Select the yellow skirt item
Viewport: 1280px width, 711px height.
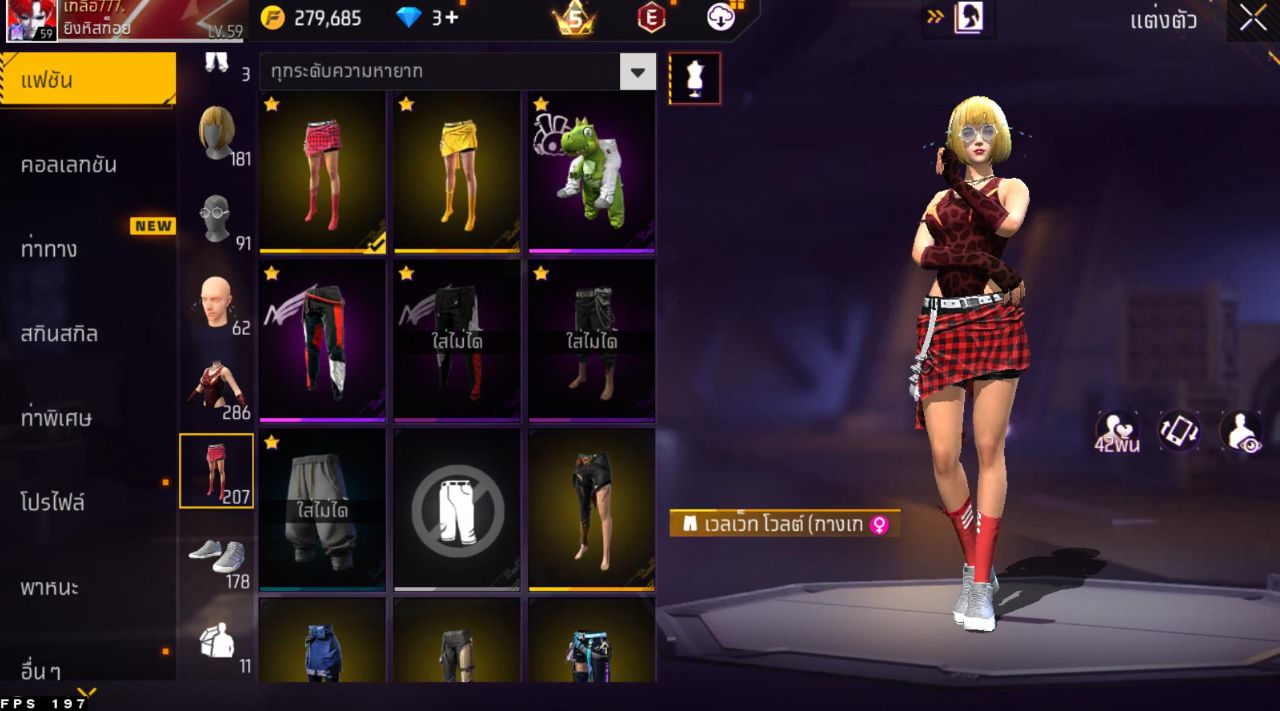457,172
